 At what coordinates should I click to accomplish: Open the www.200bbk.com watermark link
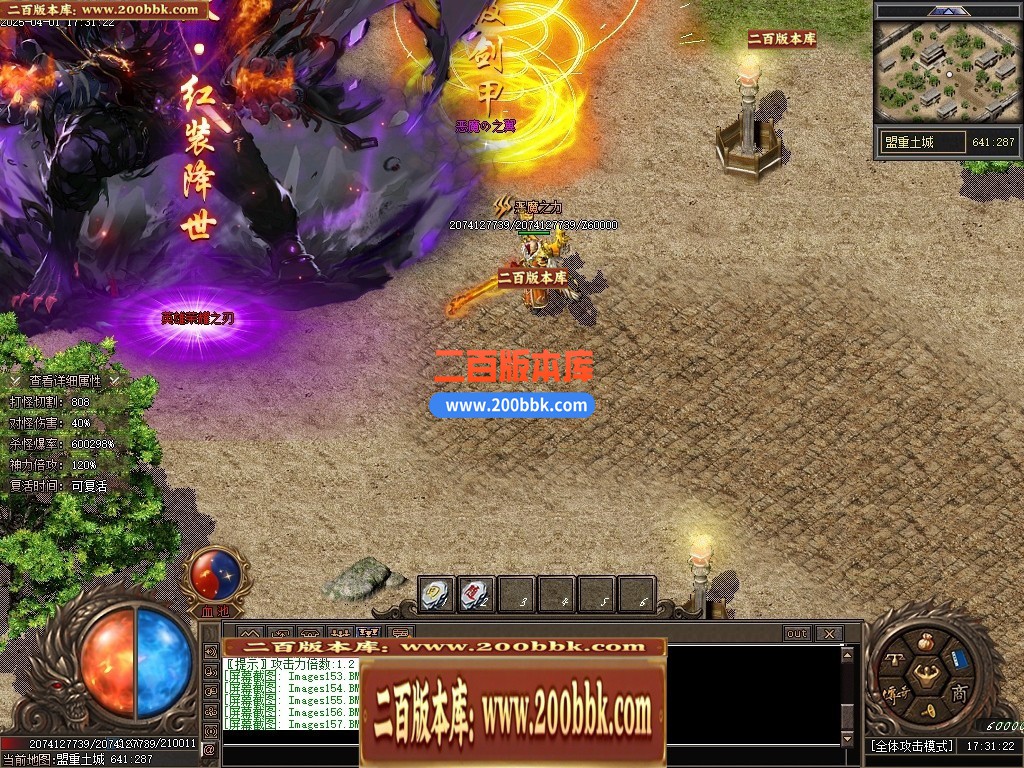click(x=513, y=405)
